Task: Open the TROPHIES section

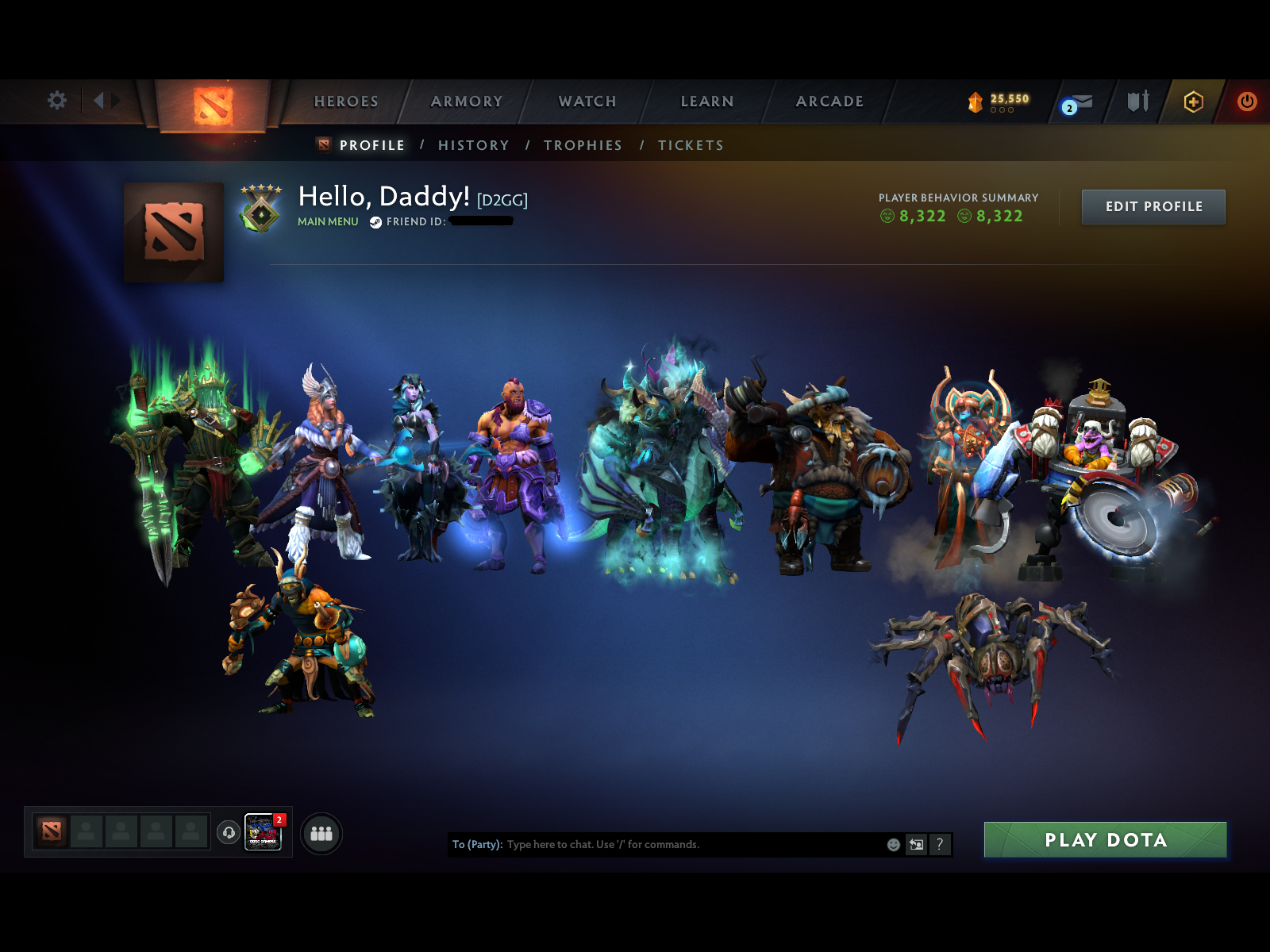Action: tap(583, 145)
